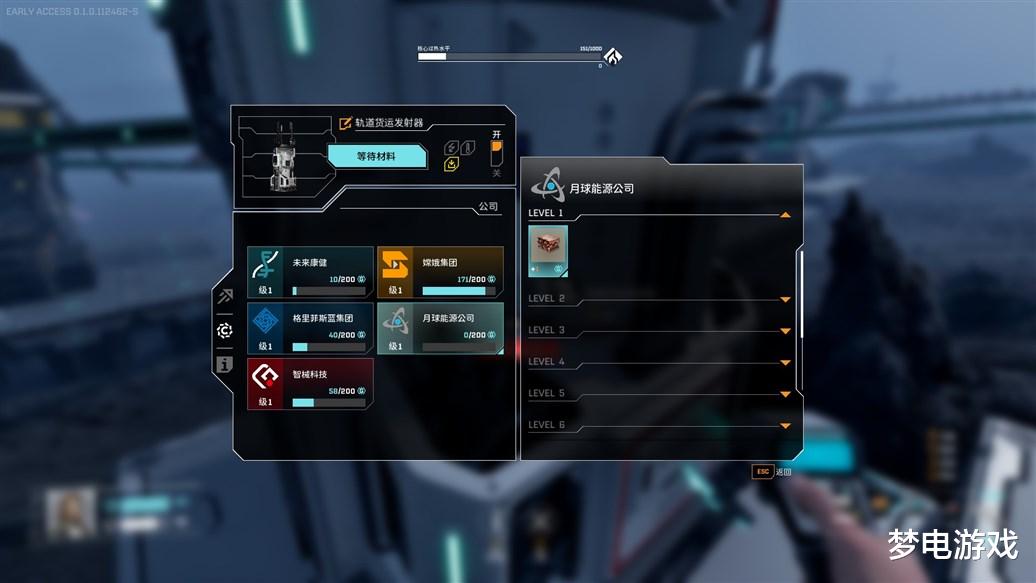The height and width of the screenshot is (583, 1036).
Task: Expand the LEVEL 2 section
Action: pos(785,299)
